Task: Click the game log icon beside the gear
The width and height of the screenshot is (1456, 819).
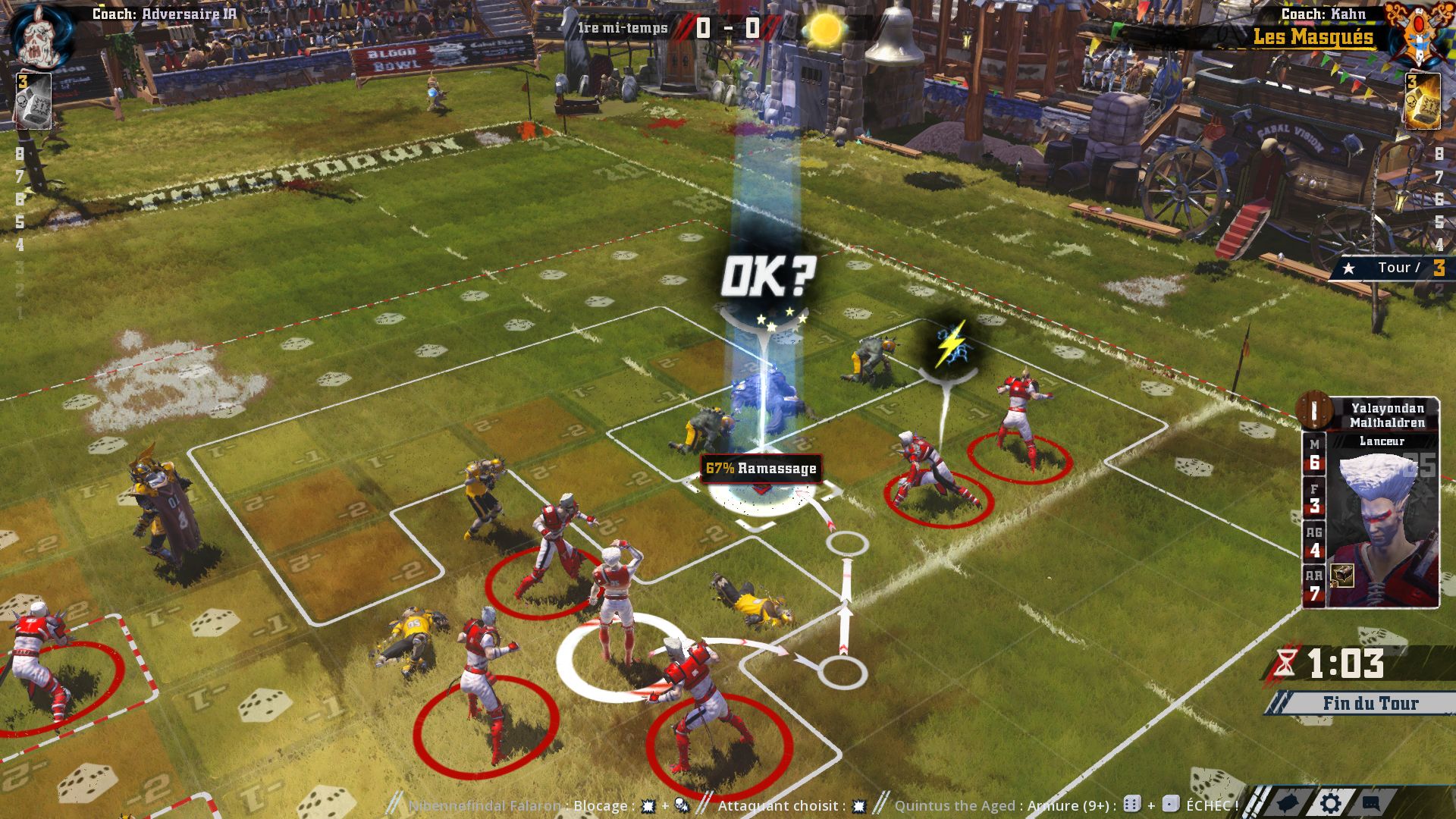Action: tap(1289, 804)
